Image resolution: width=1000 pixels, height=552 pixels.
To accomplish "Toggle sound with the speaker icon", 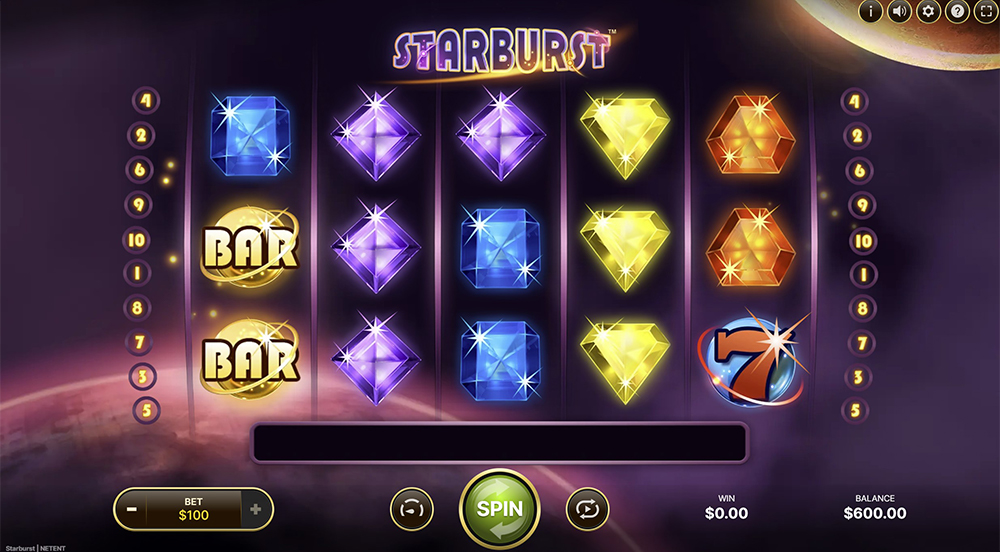I will (899, 12).
